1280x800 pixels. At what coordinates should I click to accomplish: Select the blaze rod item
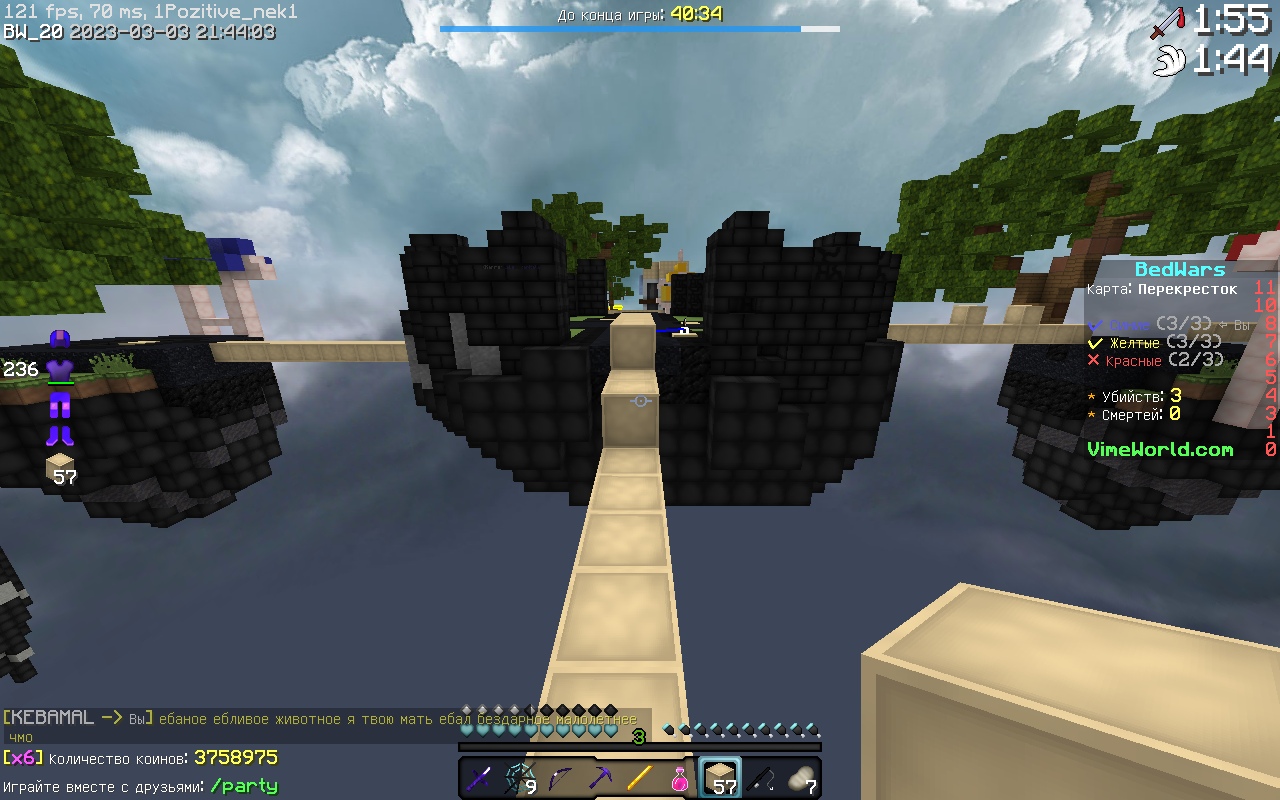[640, 778]
